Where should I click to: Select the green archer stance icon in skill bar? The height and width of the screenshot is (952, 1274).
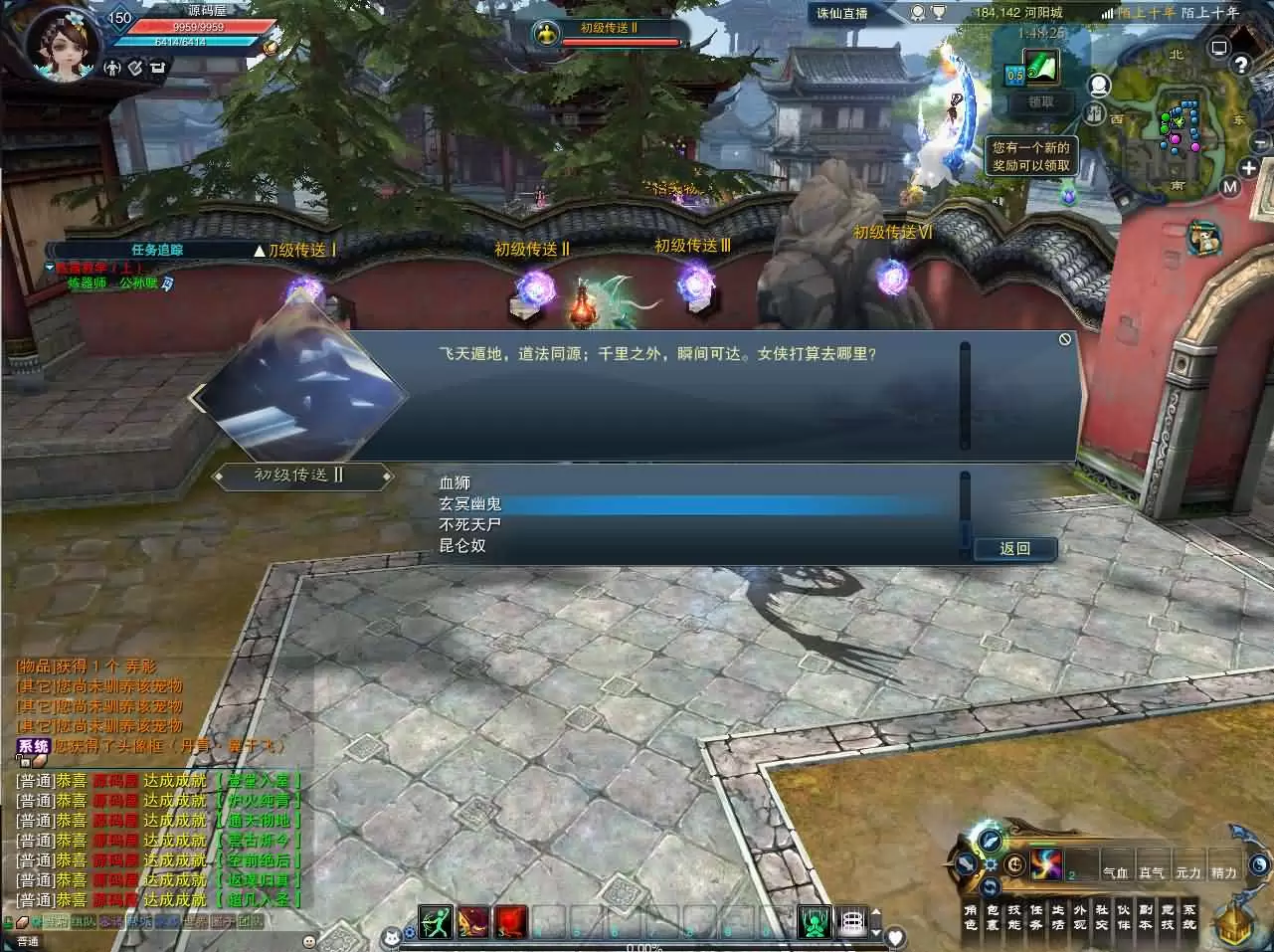[x=436, y=921]
